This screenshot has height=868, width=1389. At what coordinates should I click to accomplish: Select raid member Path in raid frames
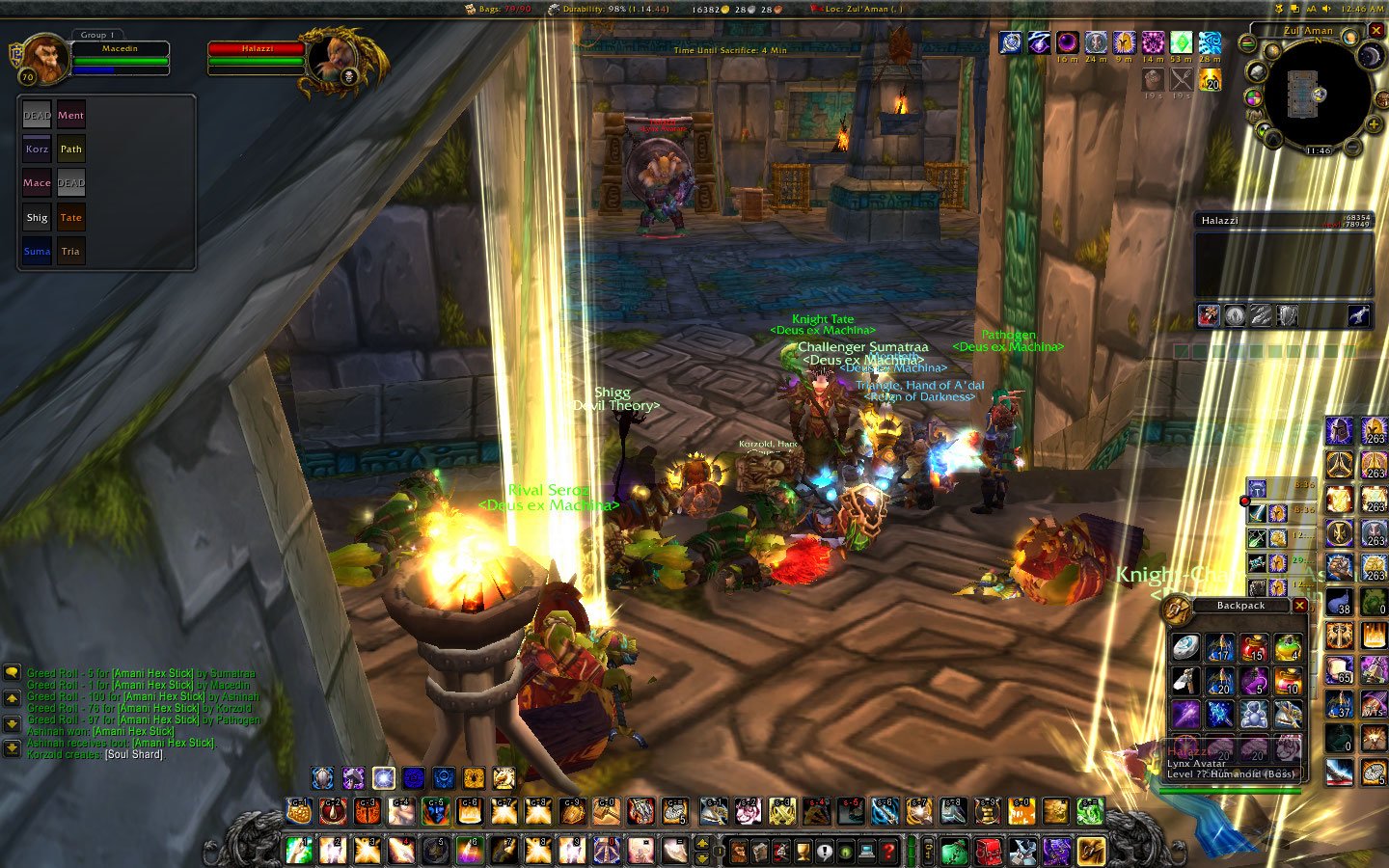[70, 149]
